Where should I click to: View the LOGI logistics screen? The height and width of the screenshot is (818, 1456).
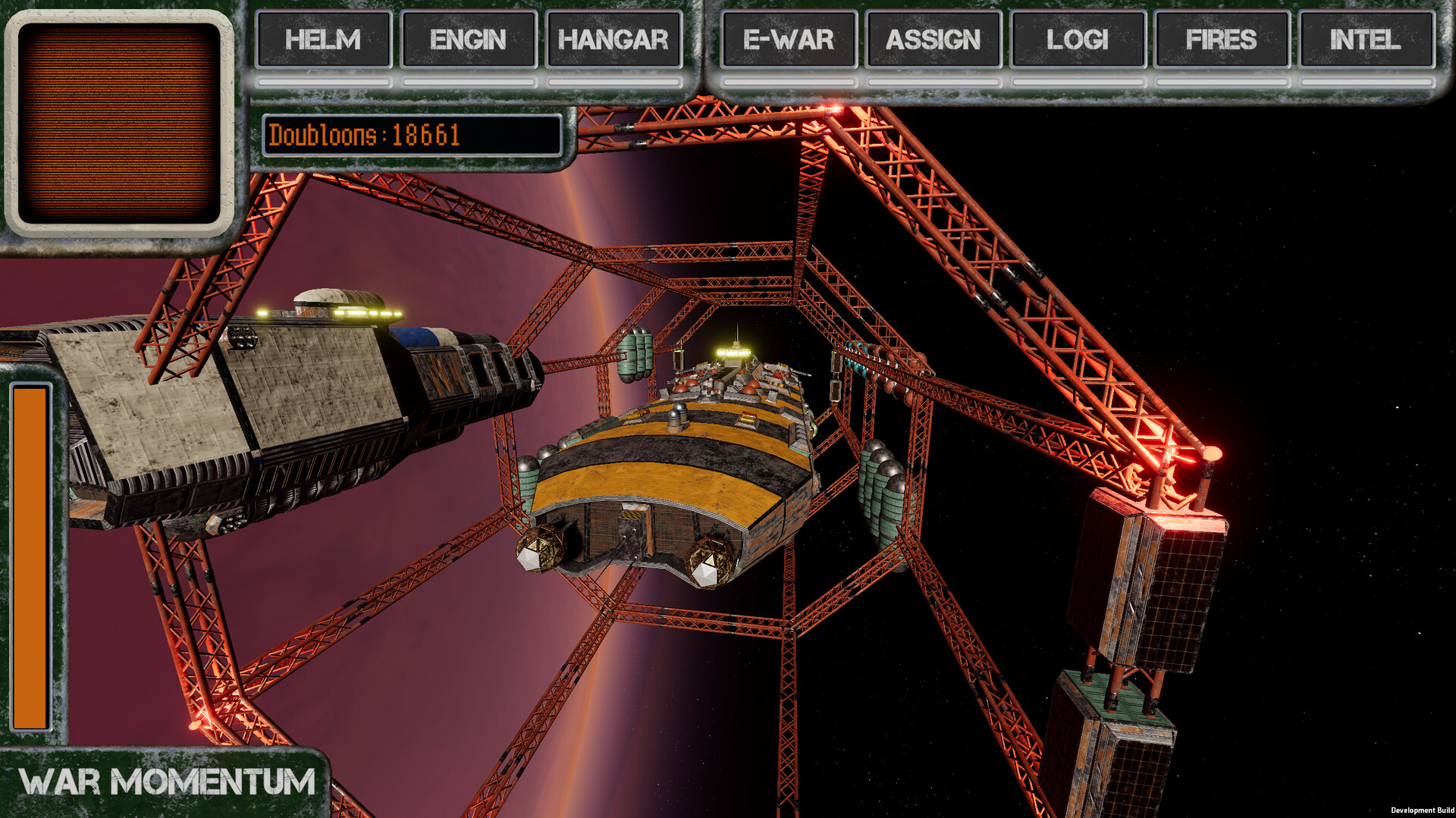coord(1077,40)
